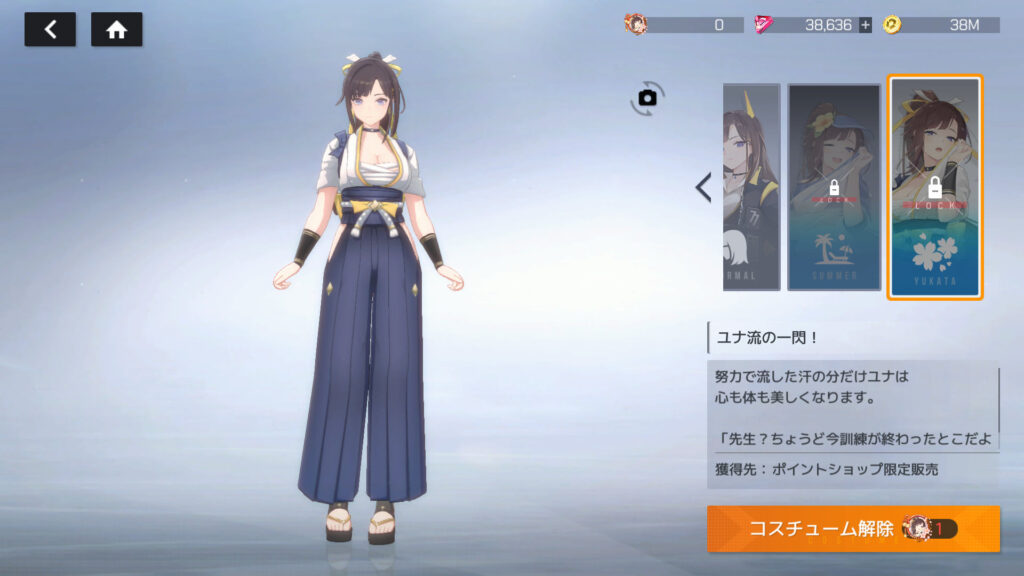Select the Yukata costume card
The image size is (1024, 576).
[x=935, y=187]
